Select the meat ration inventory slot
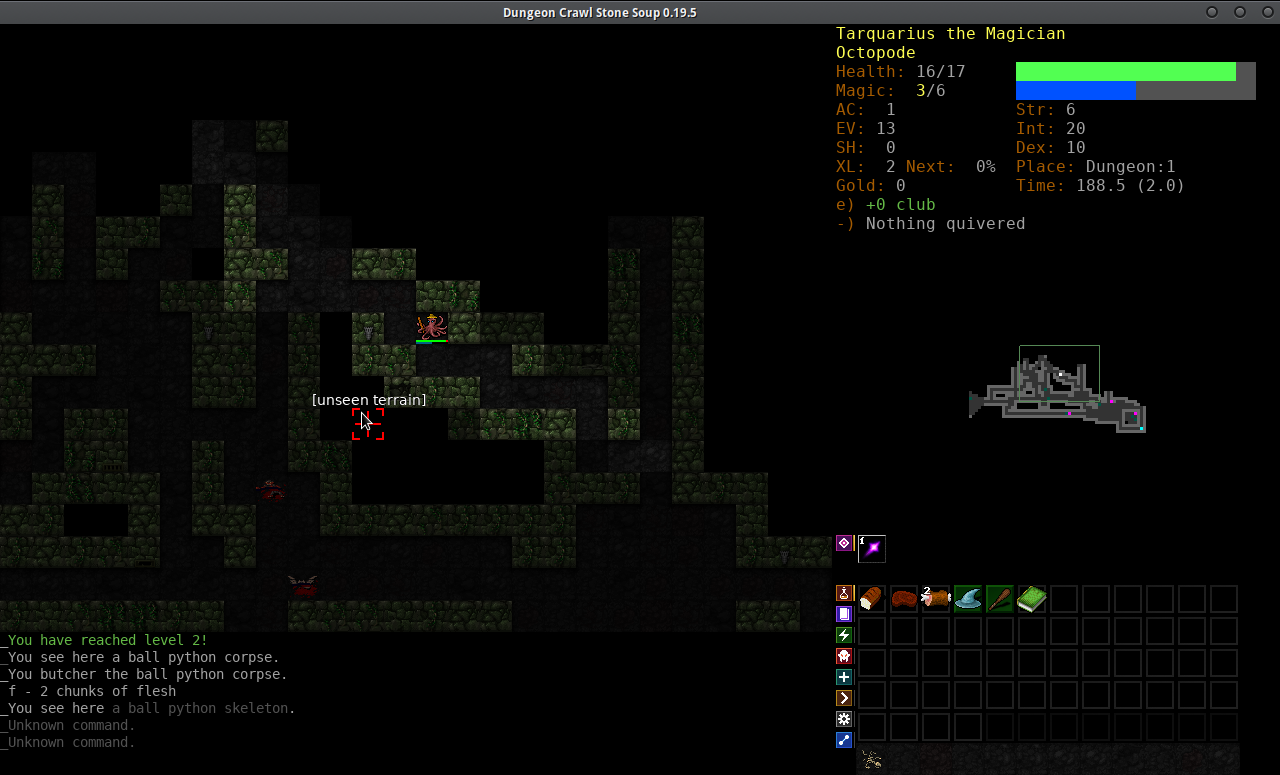Image resolution: width=1280 pixels, height=775 pixels. point(904,599)
